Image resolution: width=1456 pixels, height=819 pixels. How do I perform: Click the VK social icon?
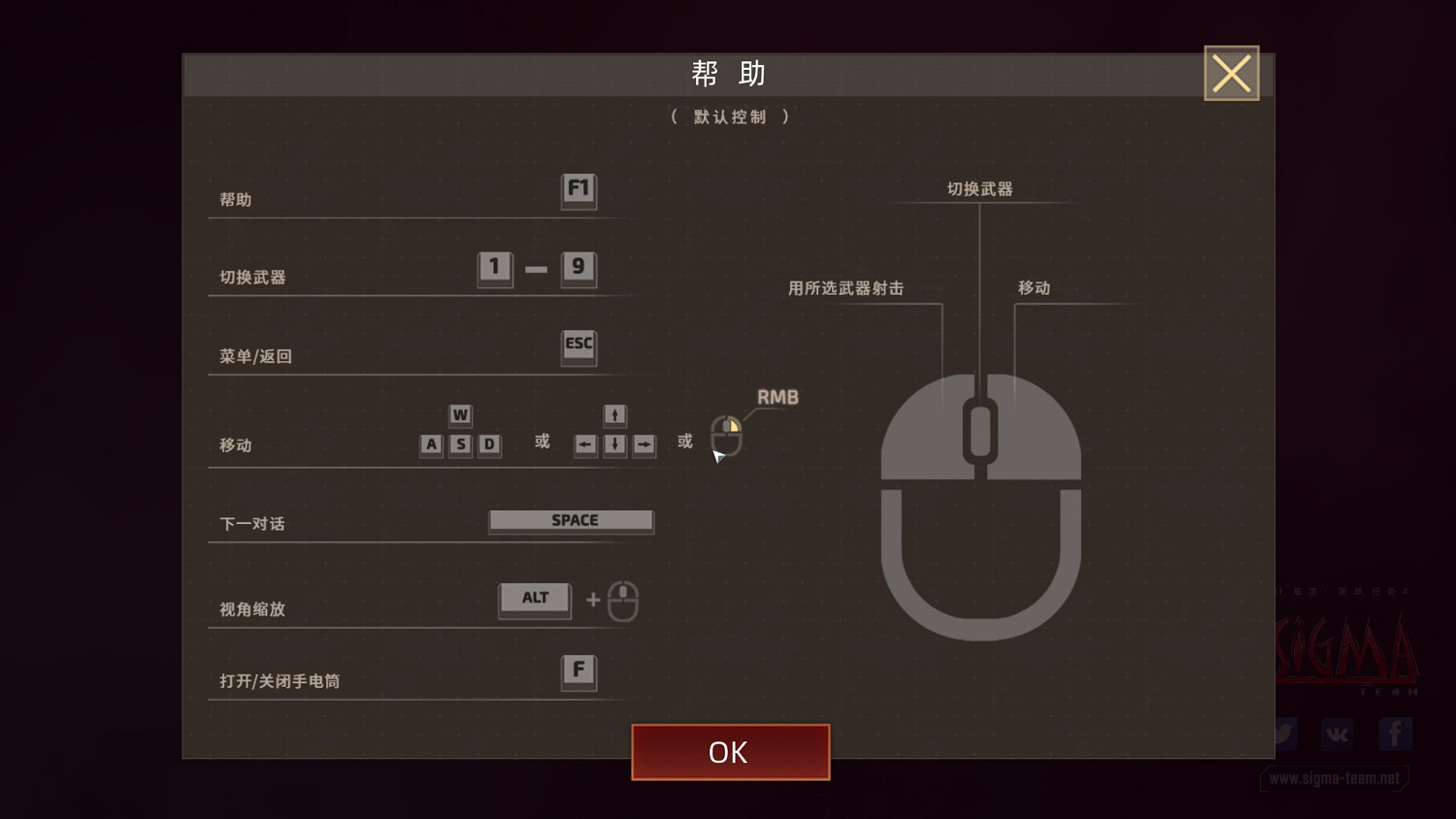(x=1337, y=735)
